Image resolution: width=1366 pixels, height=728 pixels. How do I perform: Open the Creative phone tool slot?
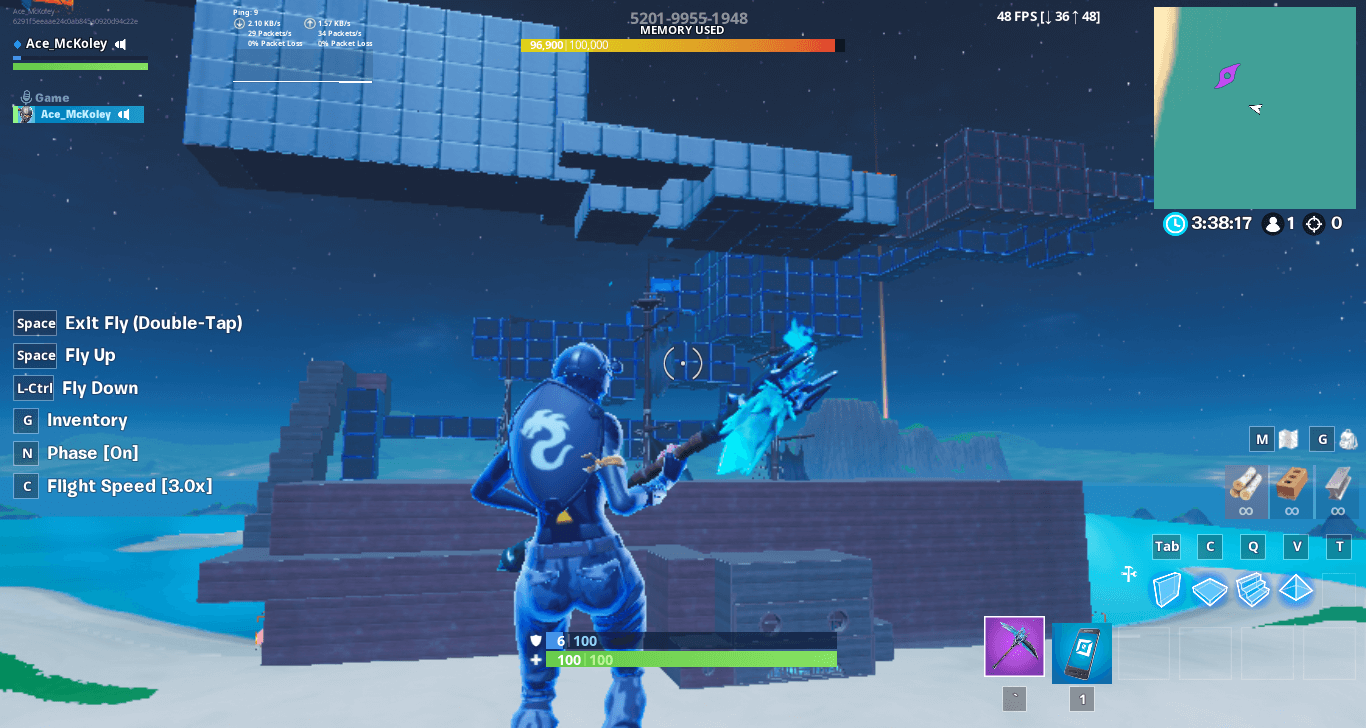click(x=1081, y=652)
